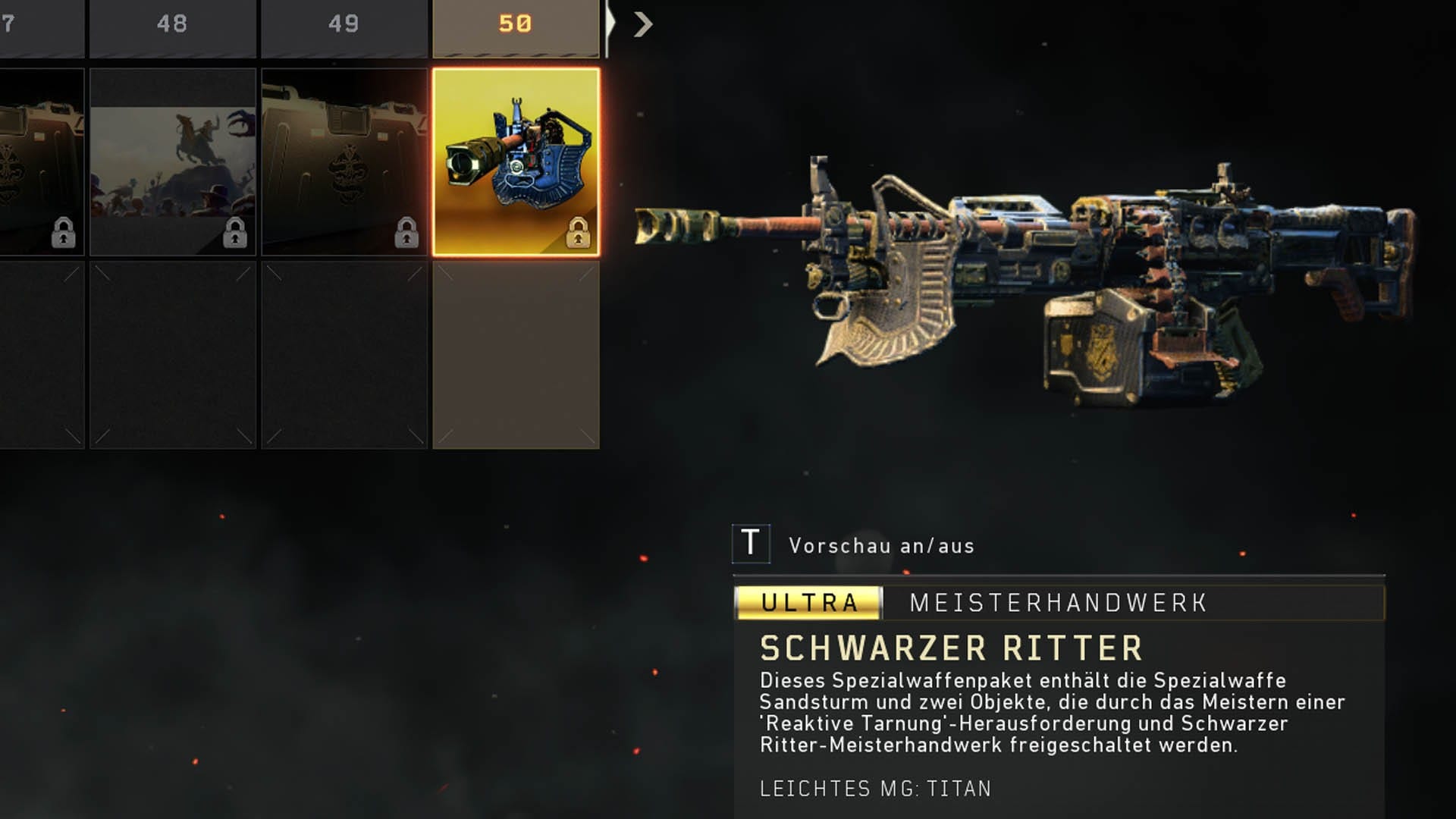1456x819 pixels.
Task: Select the tier 50 Schwarzer Ritter reward tile
Action: [516, 162]
